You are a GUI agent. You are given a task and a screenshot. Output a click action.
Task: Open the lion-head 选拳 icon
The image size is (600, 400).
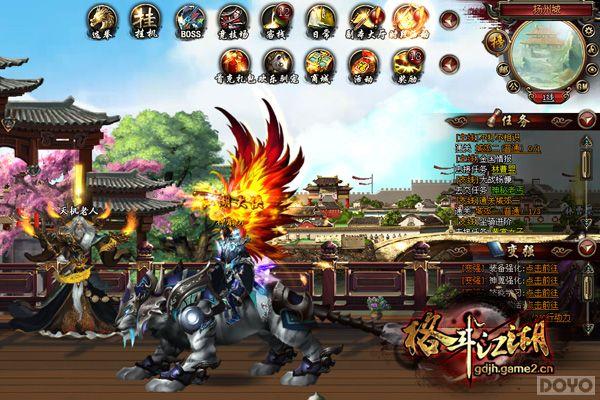click(101, 19)
